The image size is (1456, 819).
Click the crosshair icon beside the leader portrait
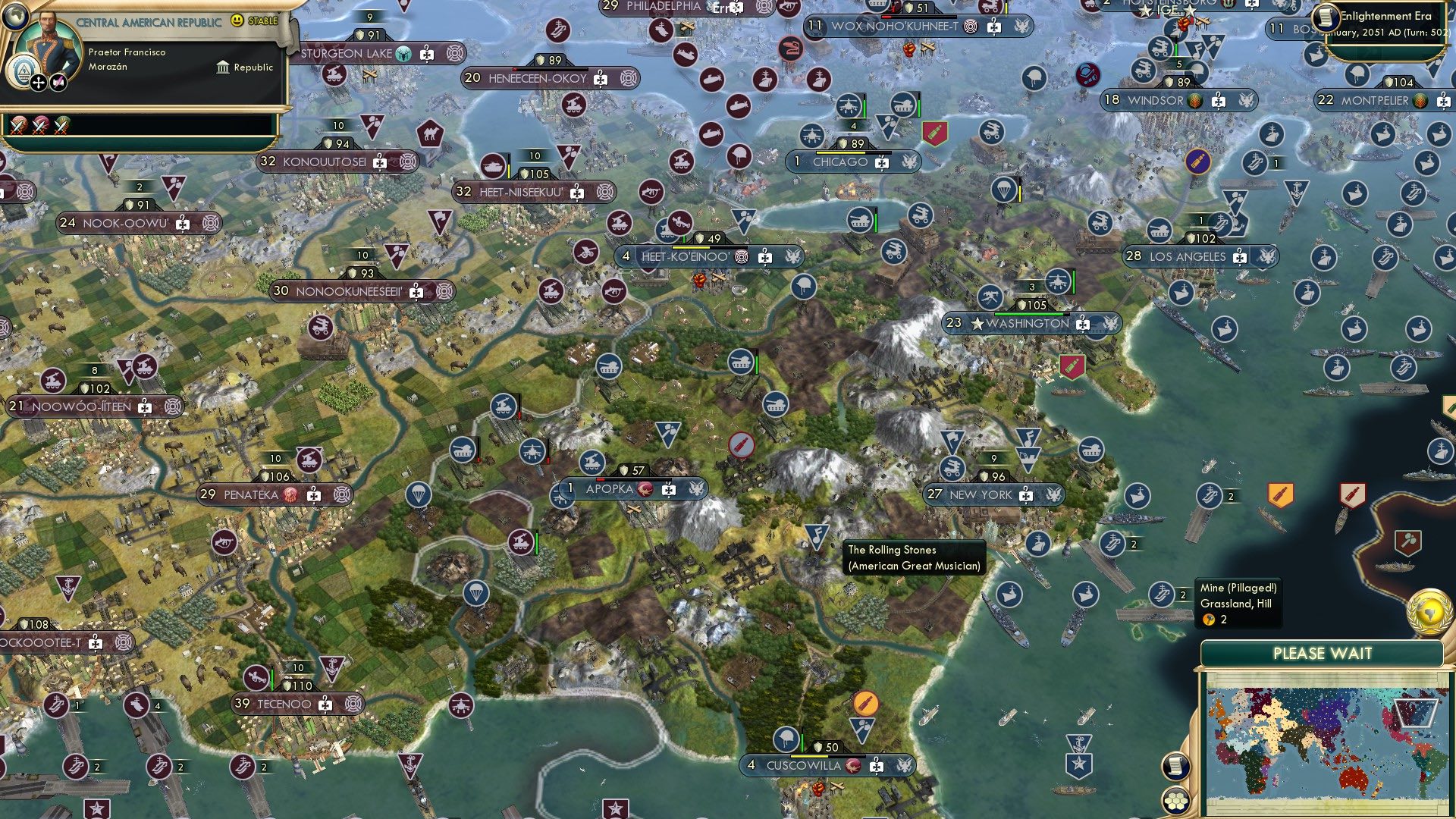click(x=37, y=82)
